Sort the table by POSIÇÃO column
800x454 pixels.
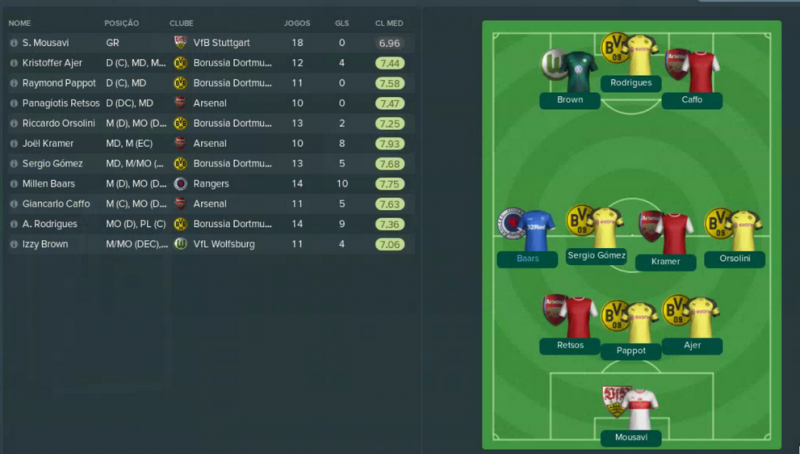pos(121,21)
